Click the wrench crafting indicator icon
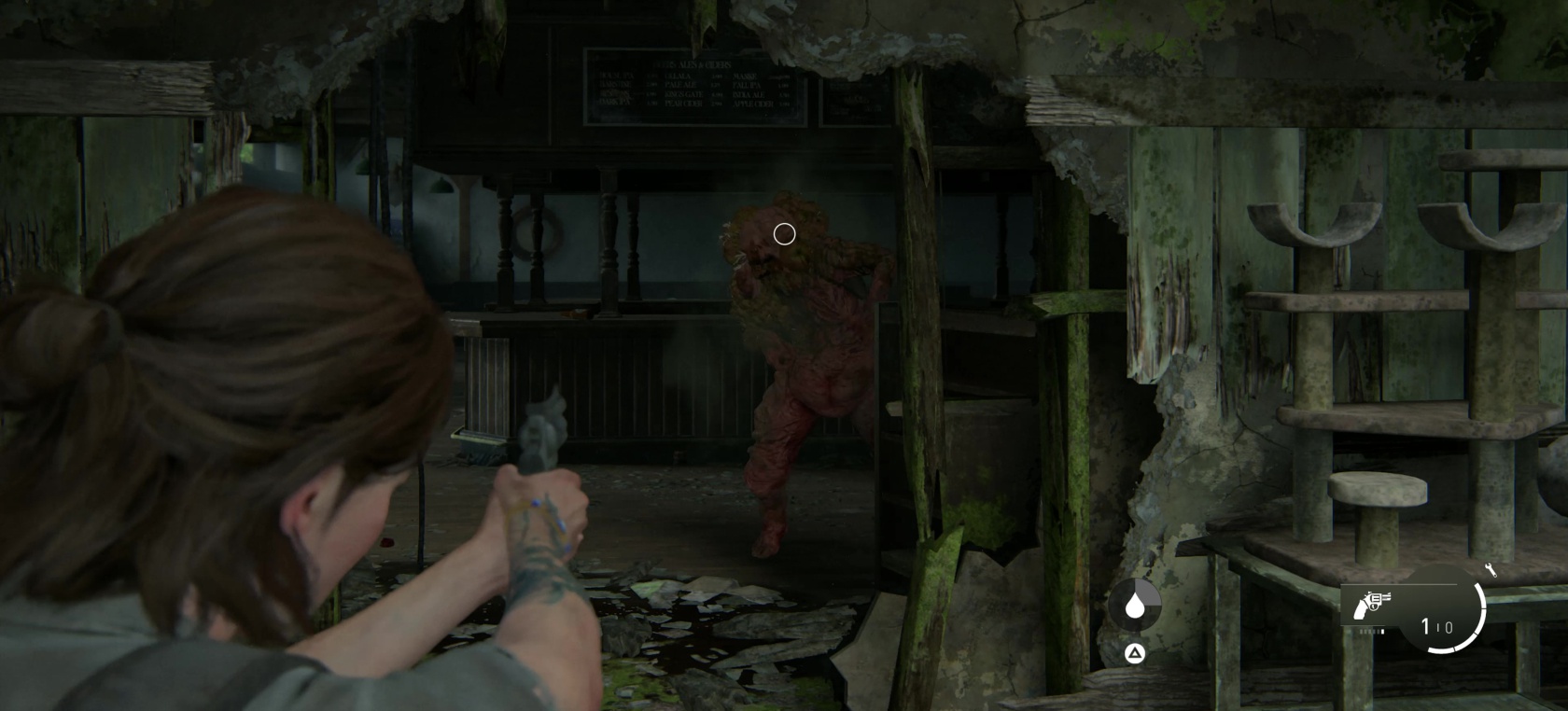 coord(1490,570)
